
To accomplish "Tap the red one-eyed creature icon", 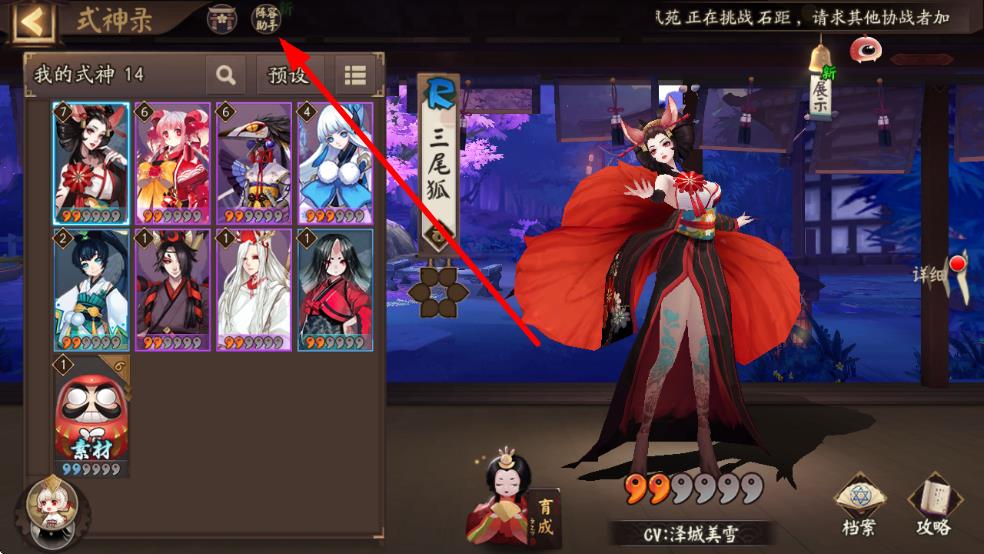I will click(865, 48).
